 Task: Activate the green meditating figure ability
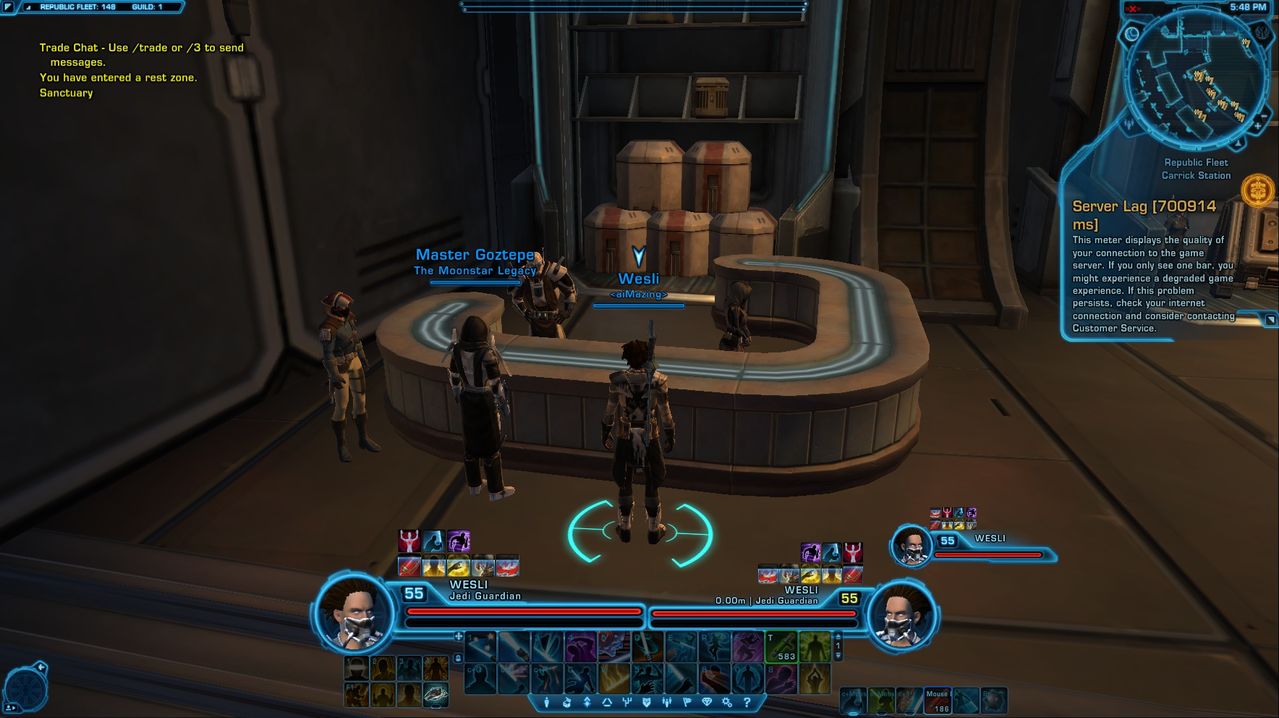[x=814, y=678]
